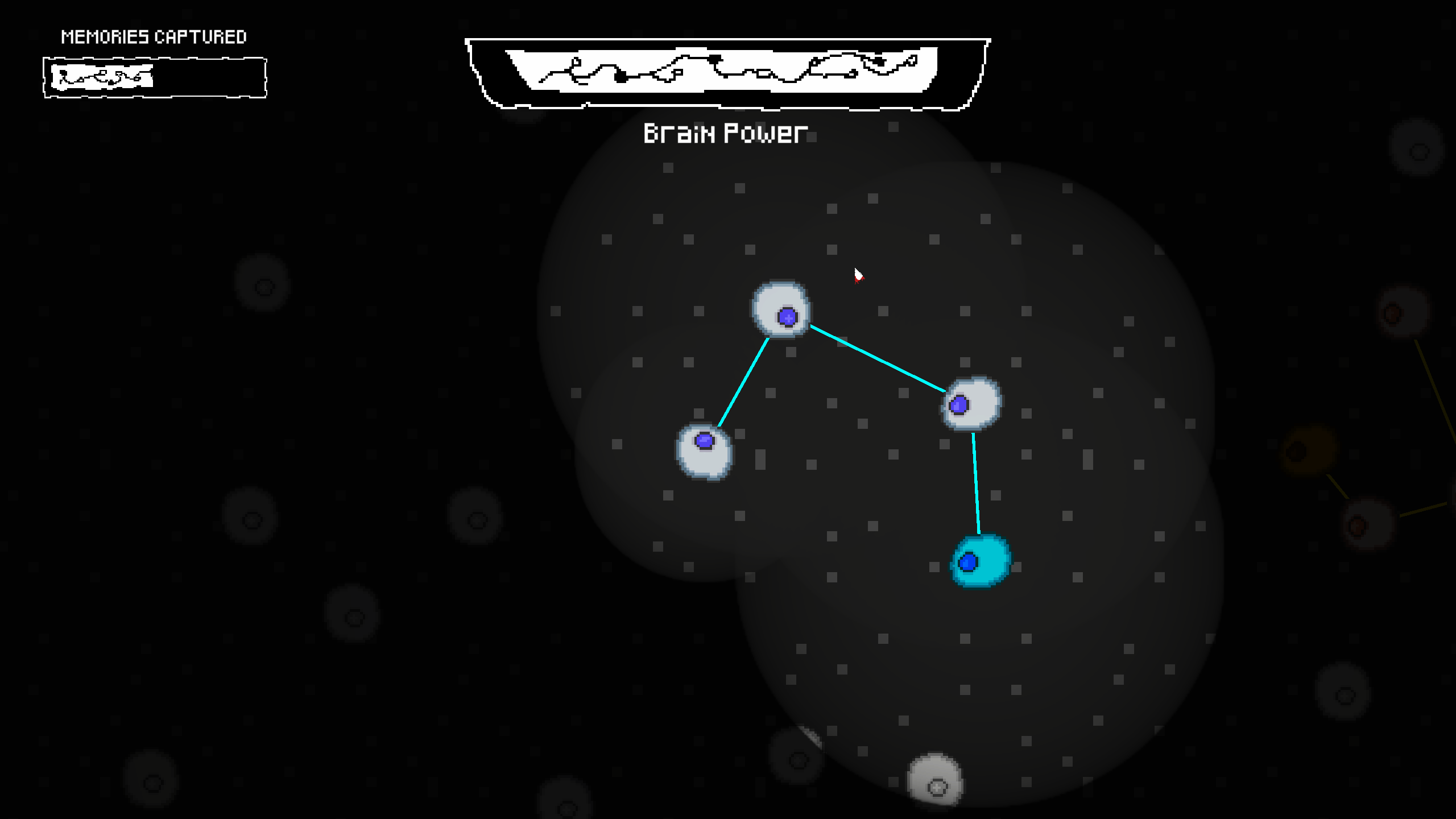The width and height of the screenshot is (1456, 819).
Task: Select the cyan highlighted neuron
Action: [981, 561]
